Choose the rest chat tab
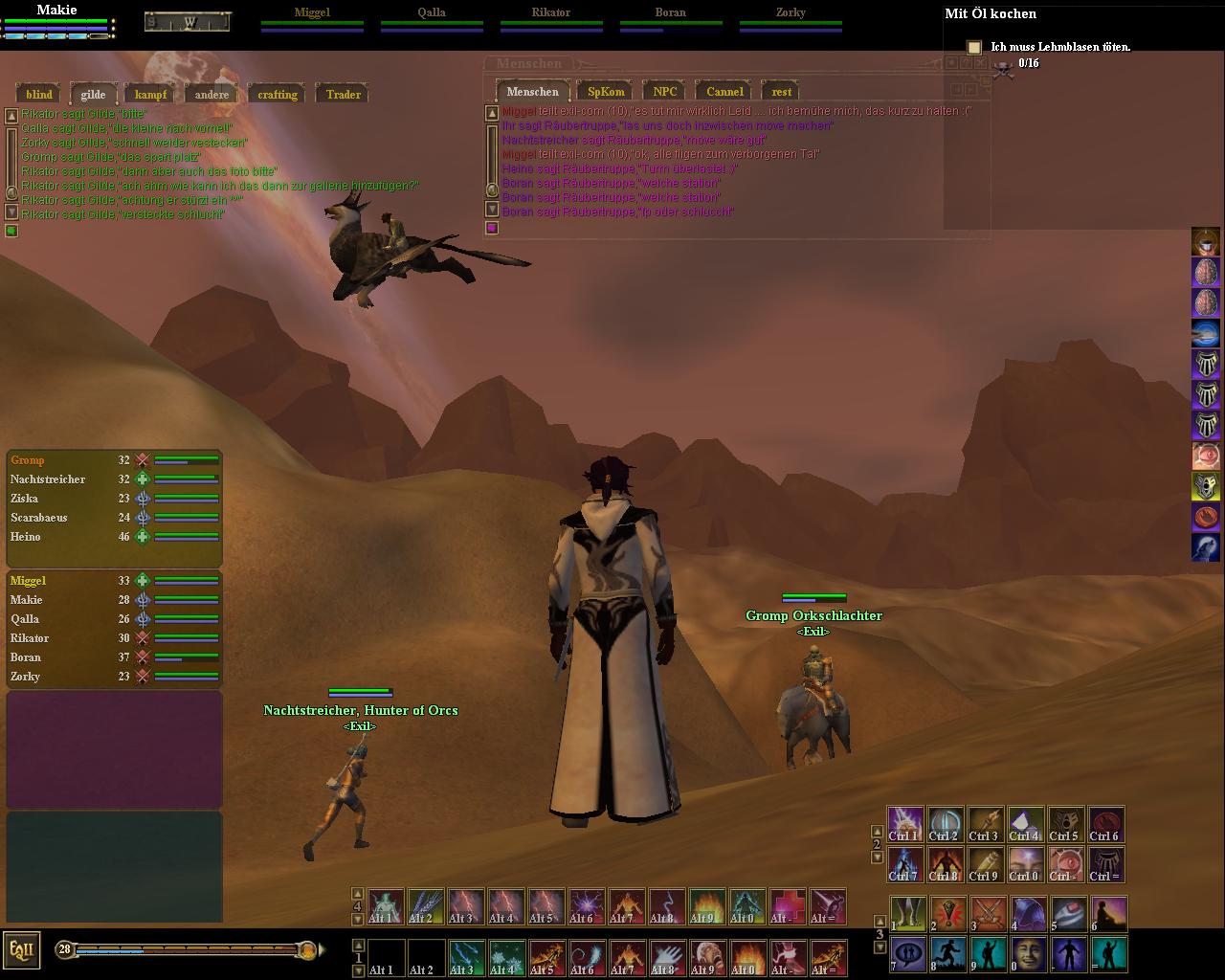The image size is (1225, 980). tap(782, 92)
